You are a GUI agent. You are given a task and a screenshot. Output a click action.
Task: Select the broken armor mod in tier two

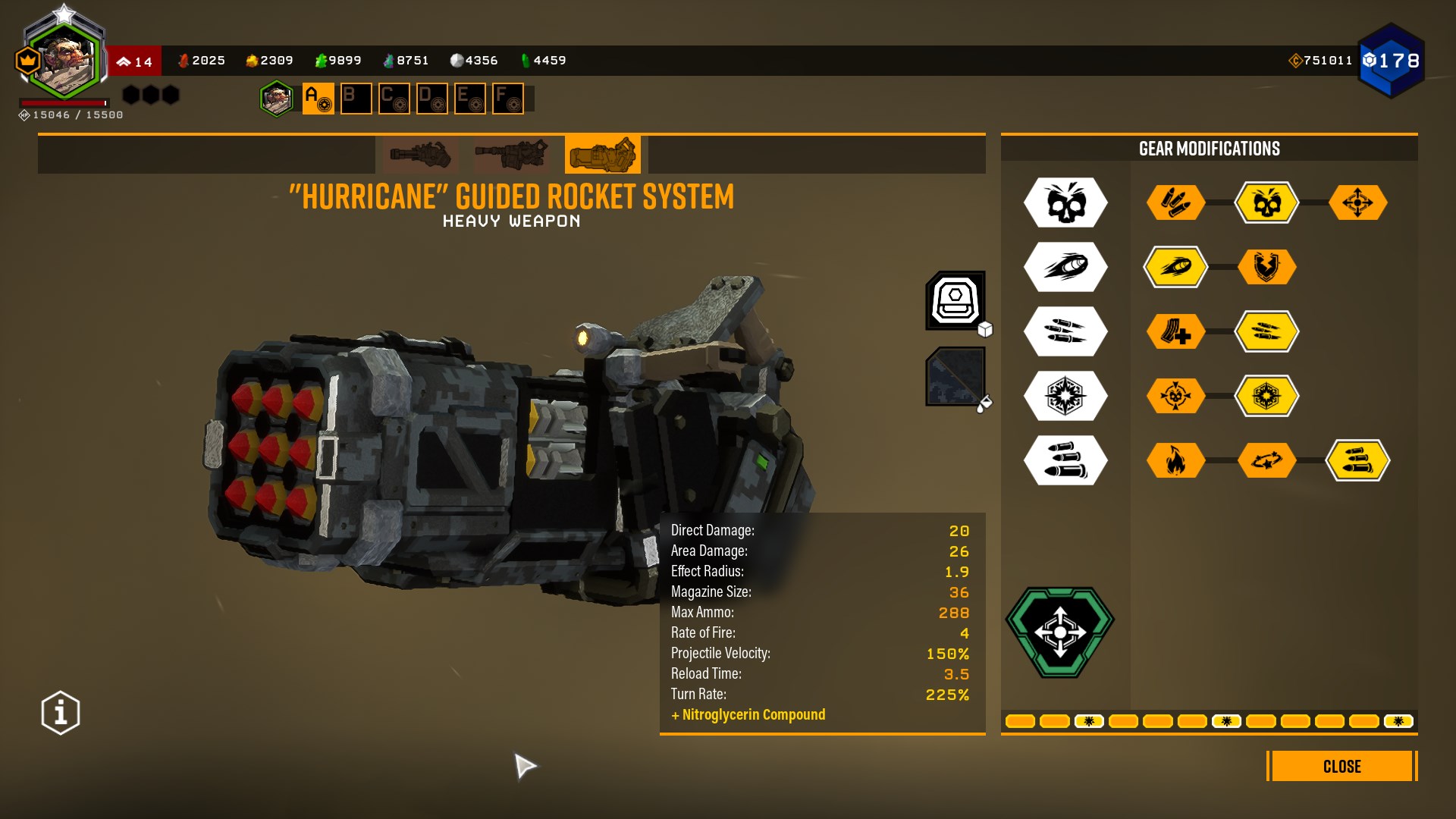(1266, 267)
